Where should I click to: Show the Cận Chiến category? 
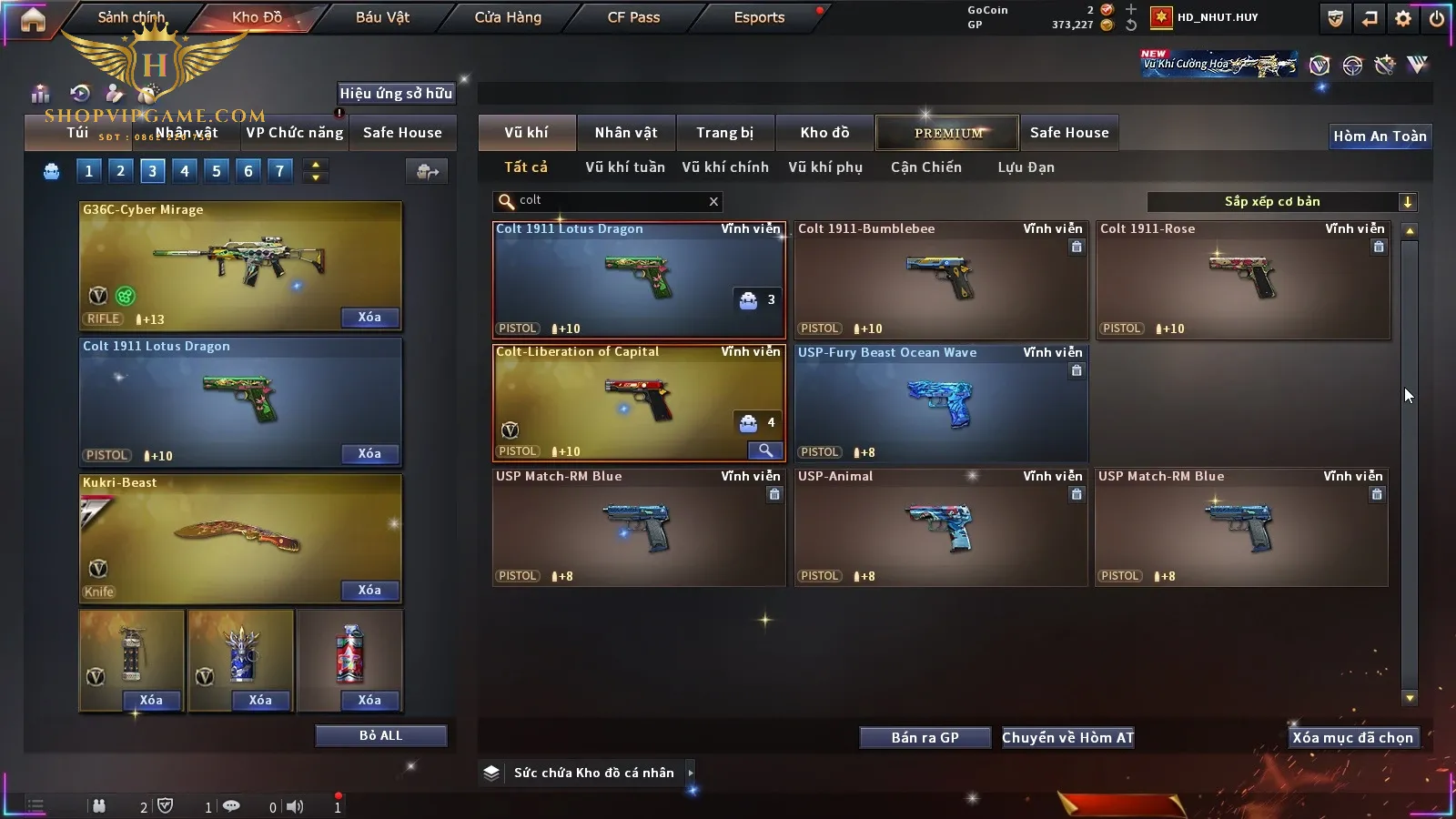tap(925, 167)
